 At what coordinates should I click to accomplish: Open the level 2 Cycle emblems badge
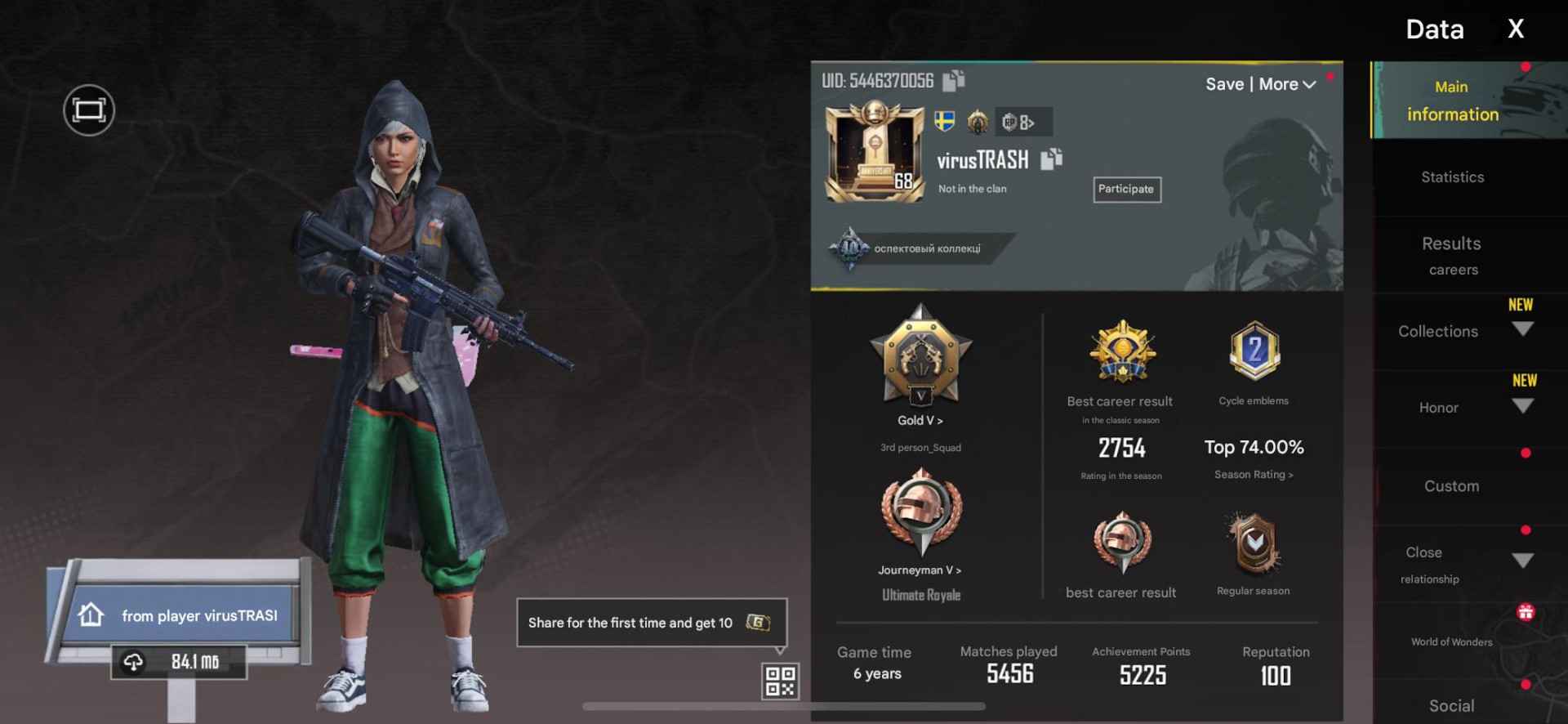[x=1254, y=351]
